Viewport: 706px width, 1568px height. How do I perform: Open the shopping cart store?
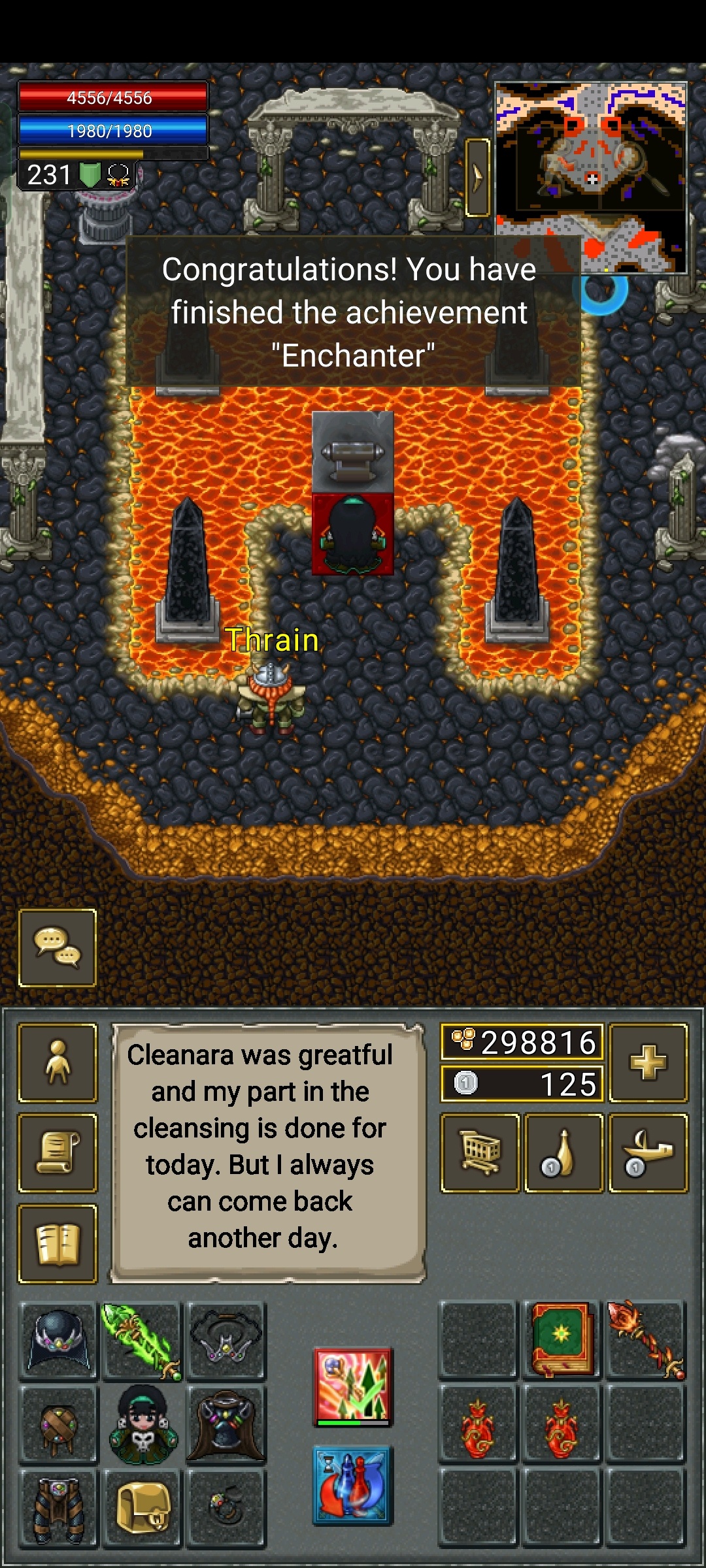(x=480, y=1153)
